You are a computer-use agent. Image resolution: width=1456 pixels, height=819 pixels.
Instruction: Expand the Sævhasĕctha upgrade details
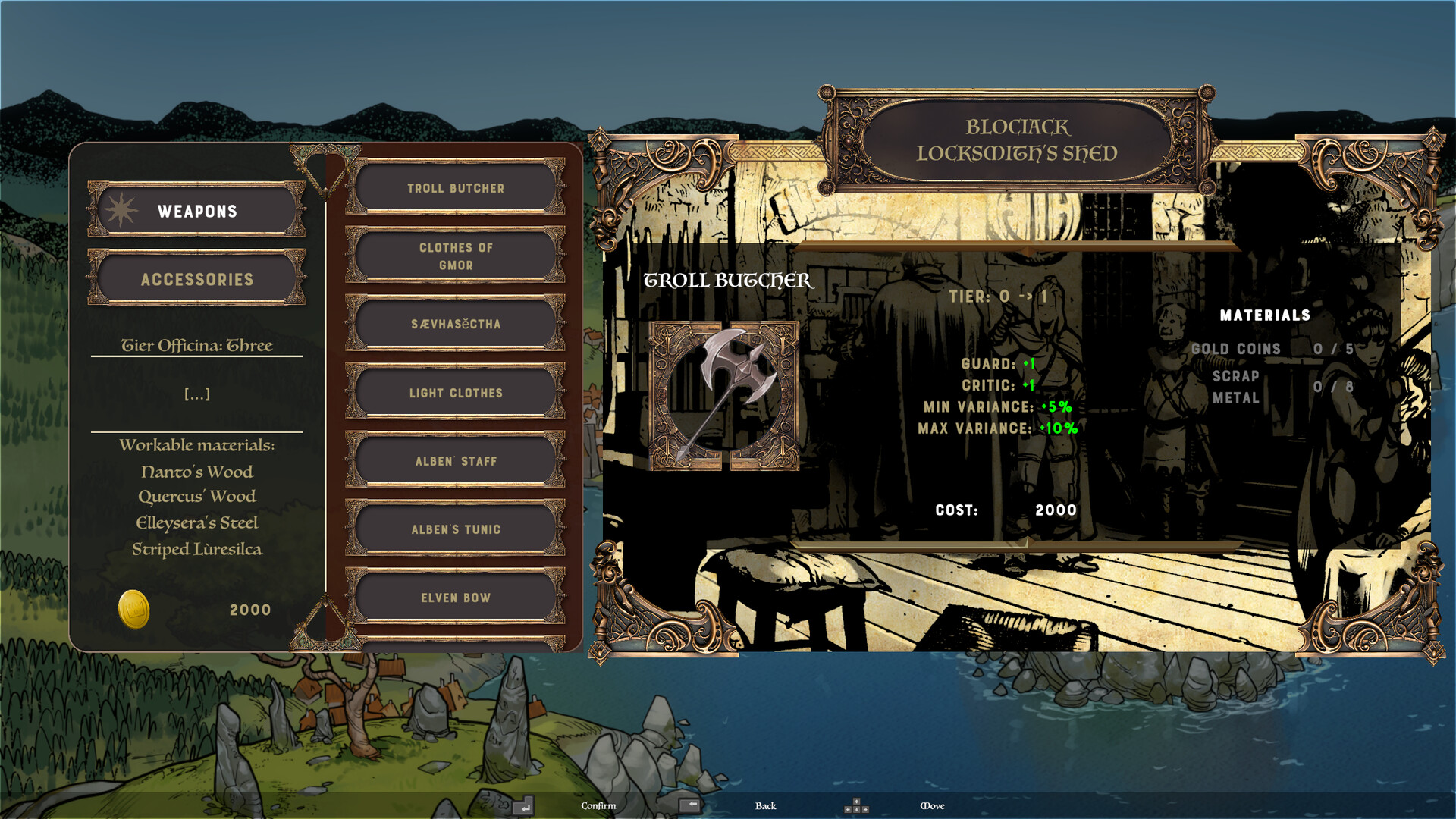tap(455, 324)
